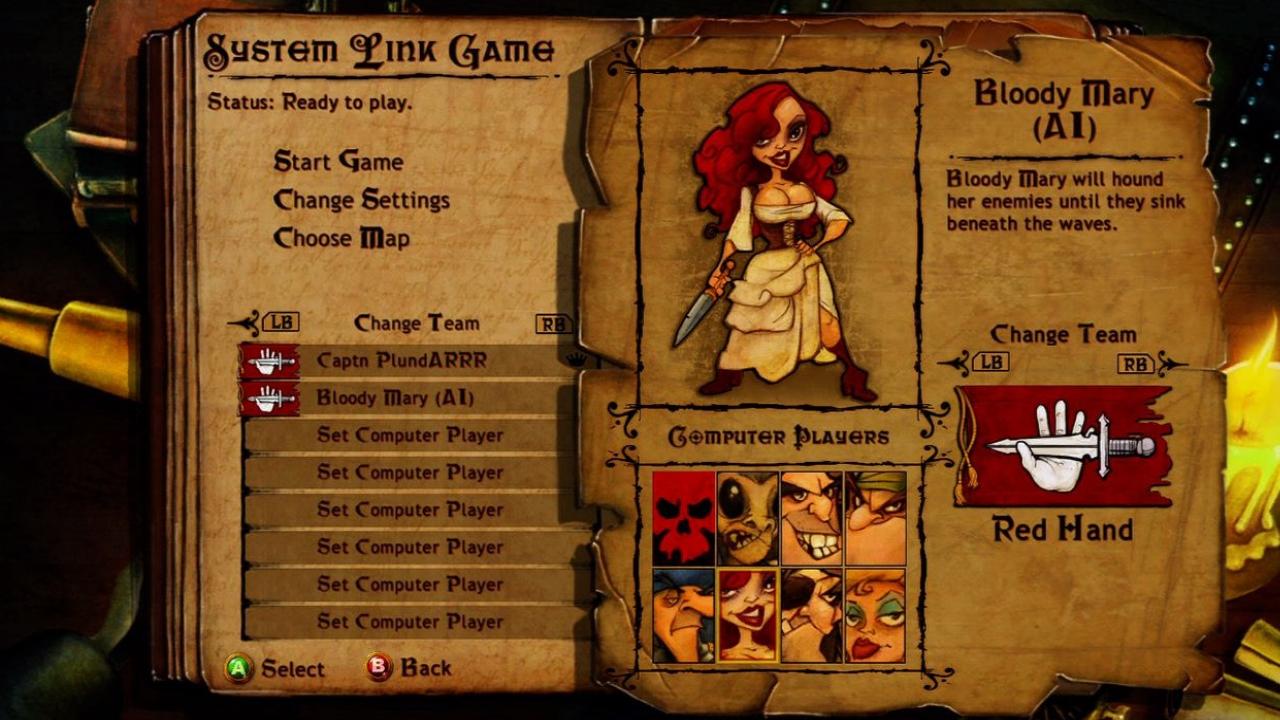Click the Red Hand flag beside Captn PlundARRR
1280x720 pixels.
266,358
